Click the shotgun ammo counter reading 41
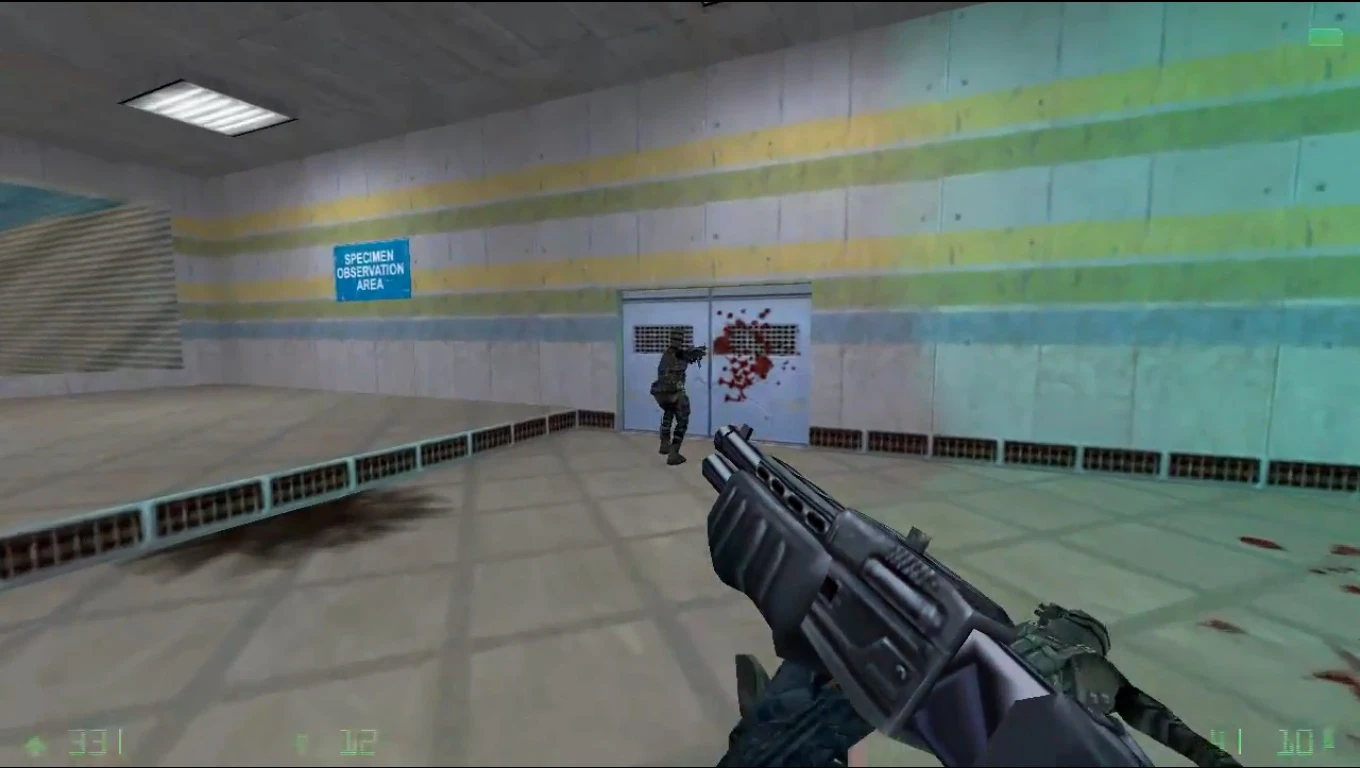 [x=1217, y=740]
